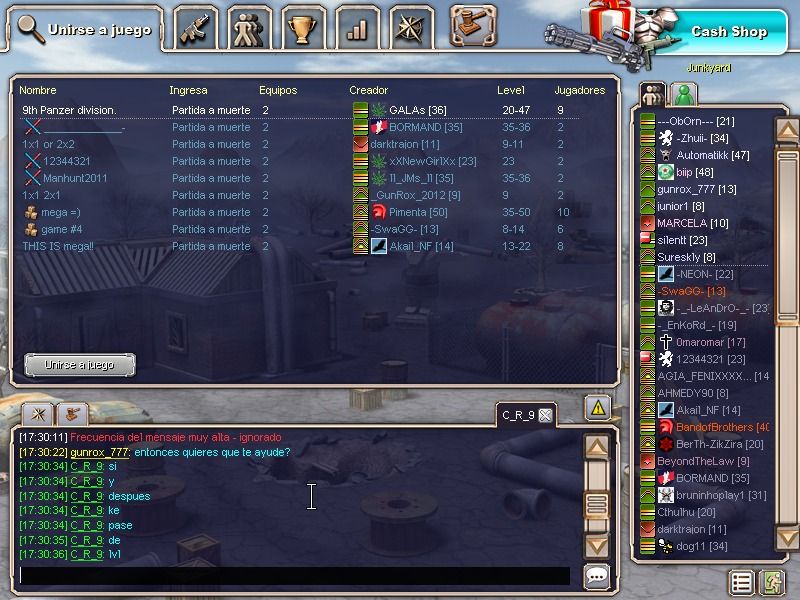Select the 'THIS IS mega!!' game row
This screenshot has width=800, height=600.
tap(61, 246)
